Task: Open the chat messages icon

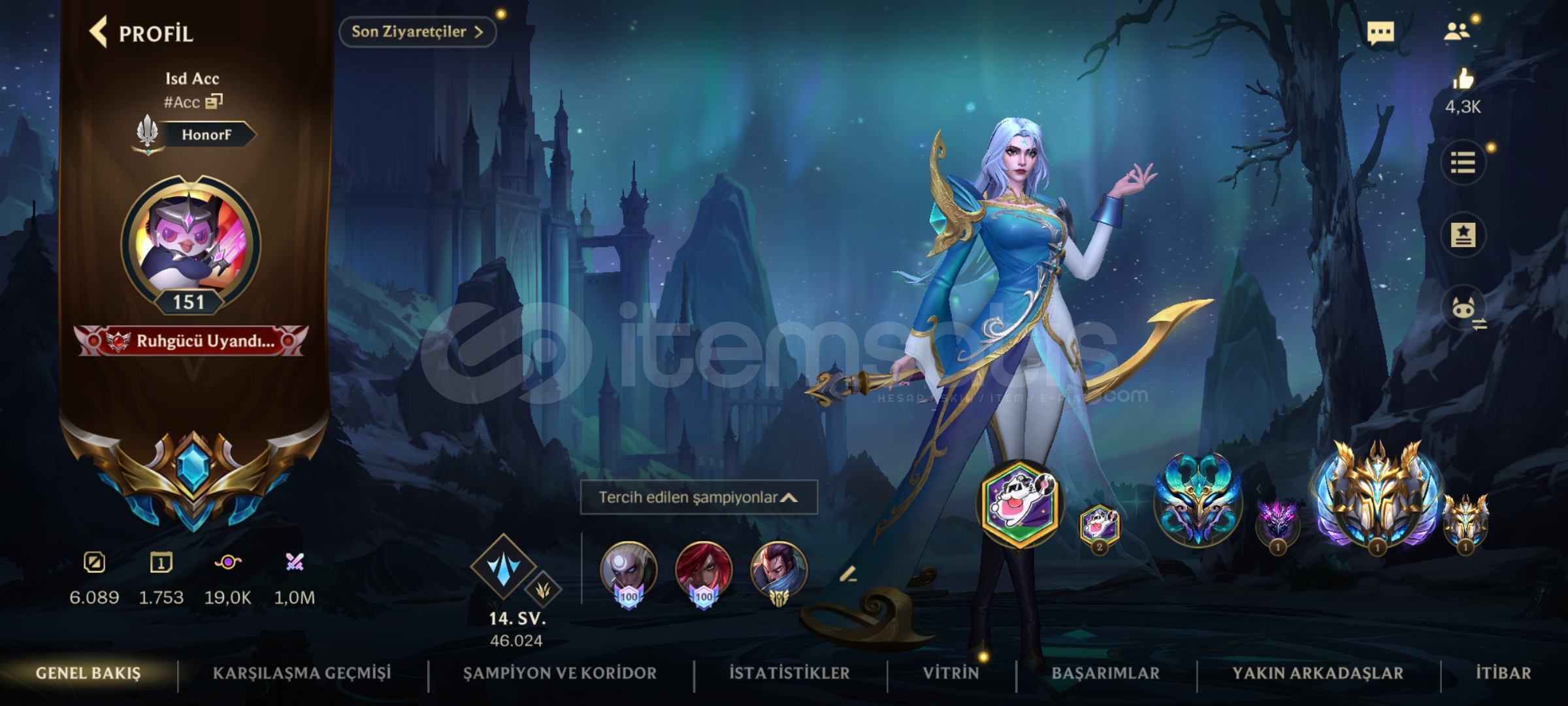Action: pyautogui.click(x=1380, y=32)
